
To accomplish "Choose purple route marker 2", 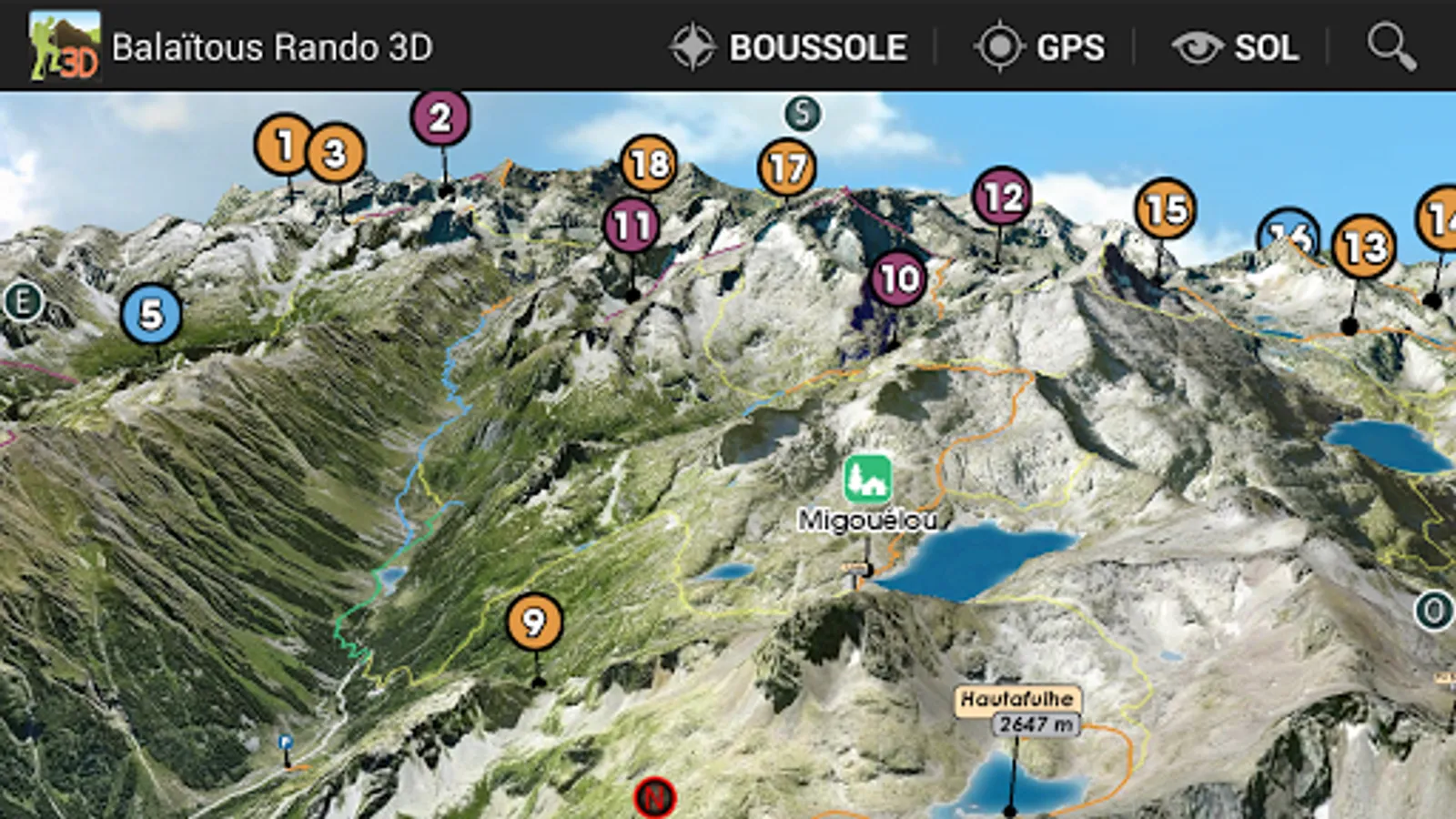I will [440, 117].
